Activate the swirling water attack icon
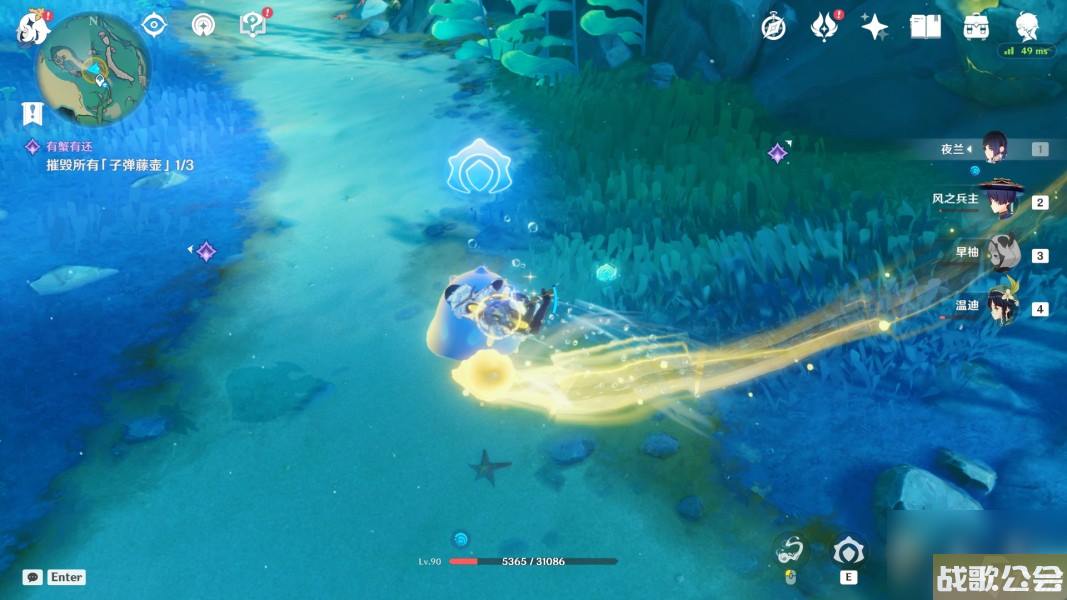The height and width of the screenshot is (600, 1067). (x=791, y=549)
